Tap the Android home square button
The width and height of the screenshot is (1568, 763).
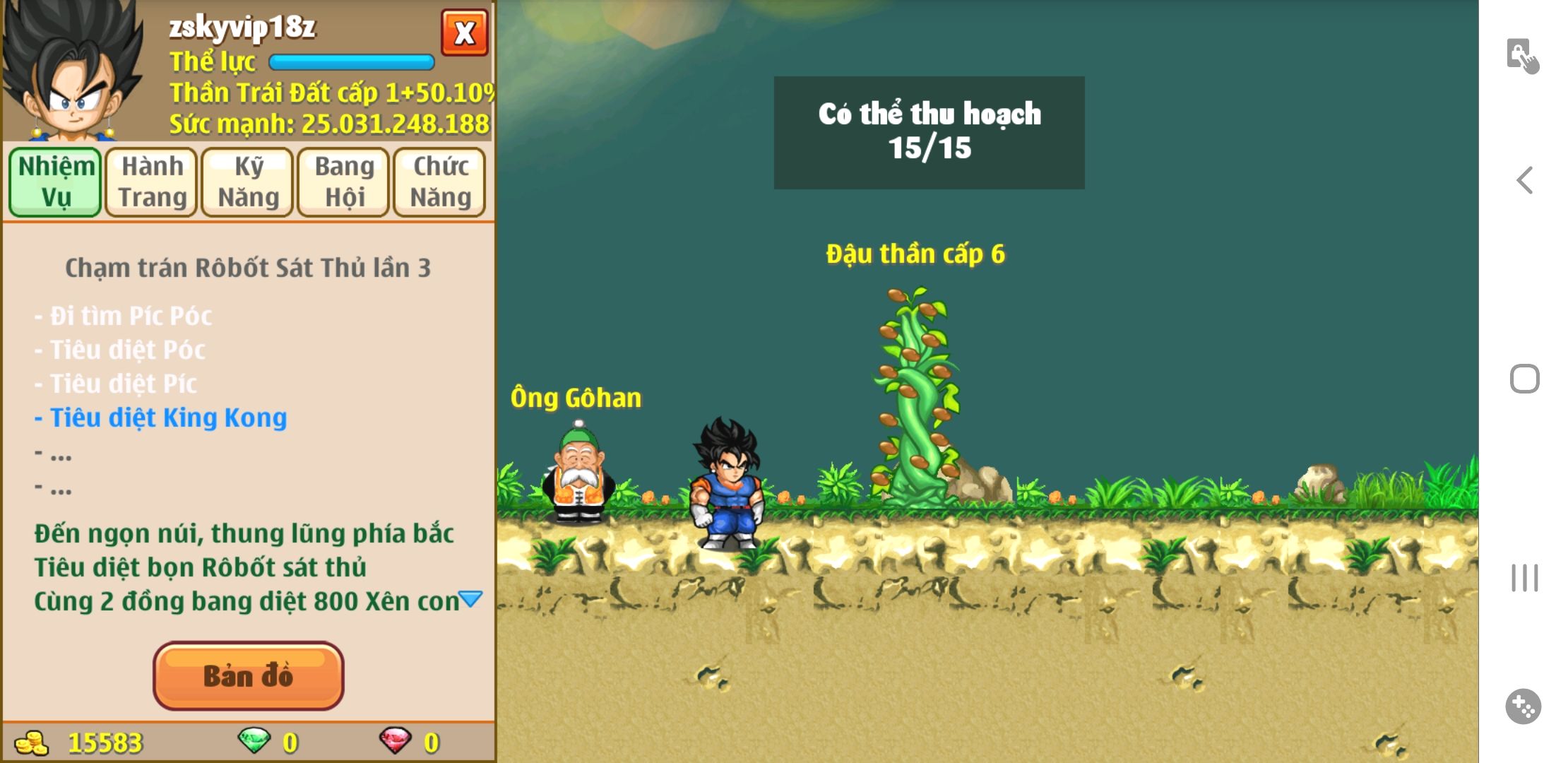tap(1524, 379)
